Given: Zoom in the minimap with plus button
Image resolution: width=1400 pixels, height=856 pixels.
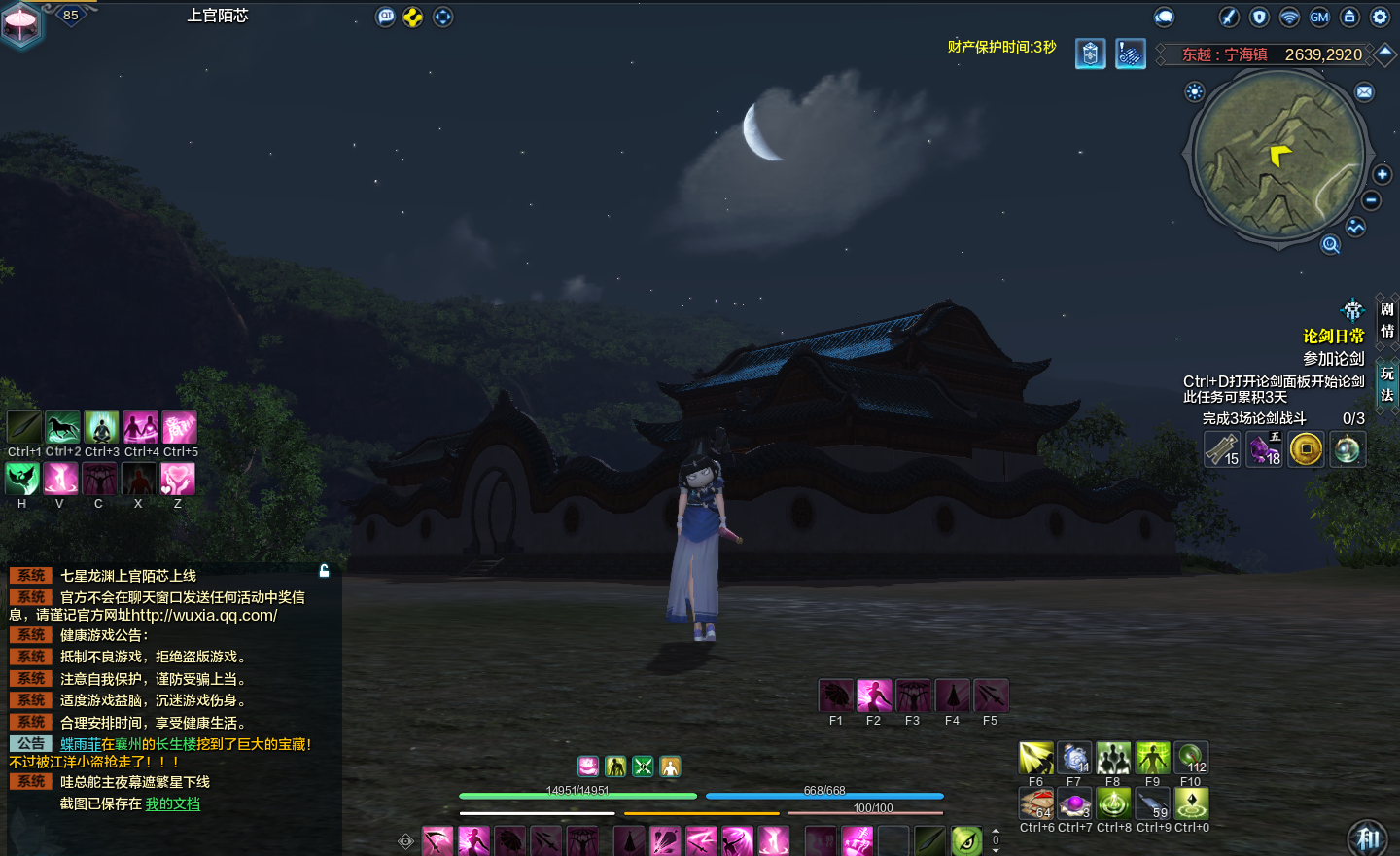Looking at the screenshot, I should 1382,174.
